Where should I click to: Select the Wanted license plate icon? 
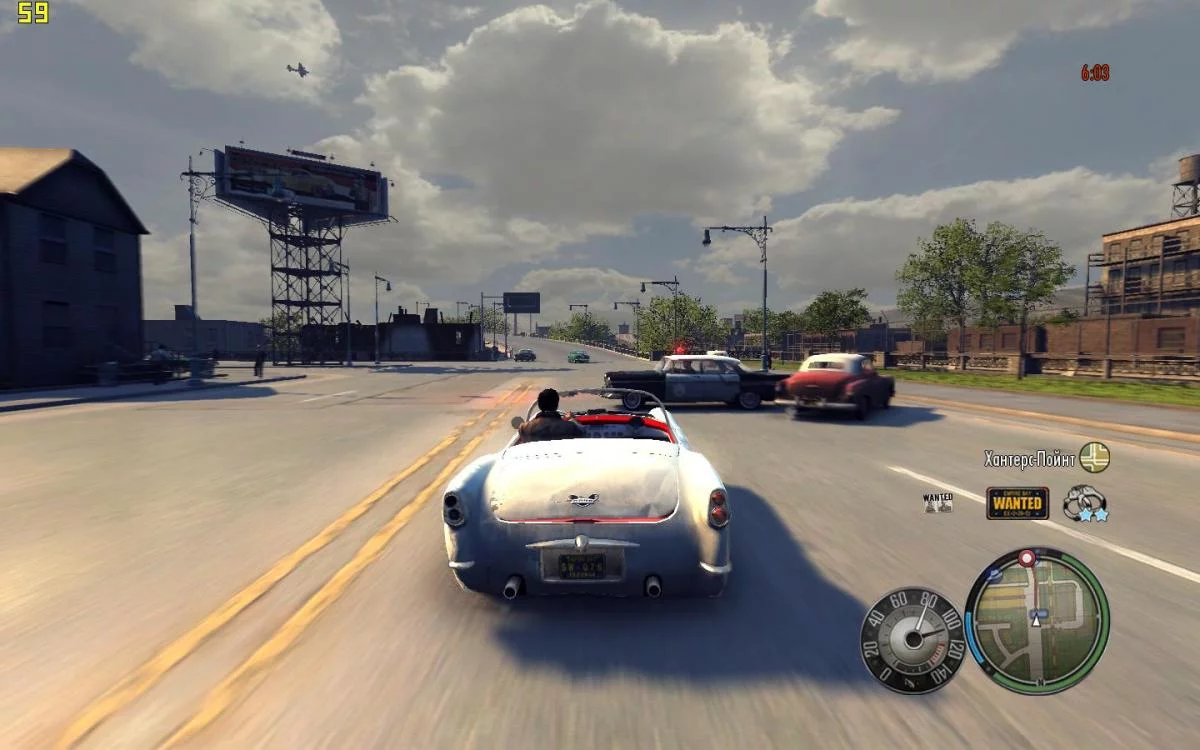pyautogui.click(x=1017, y=503)
